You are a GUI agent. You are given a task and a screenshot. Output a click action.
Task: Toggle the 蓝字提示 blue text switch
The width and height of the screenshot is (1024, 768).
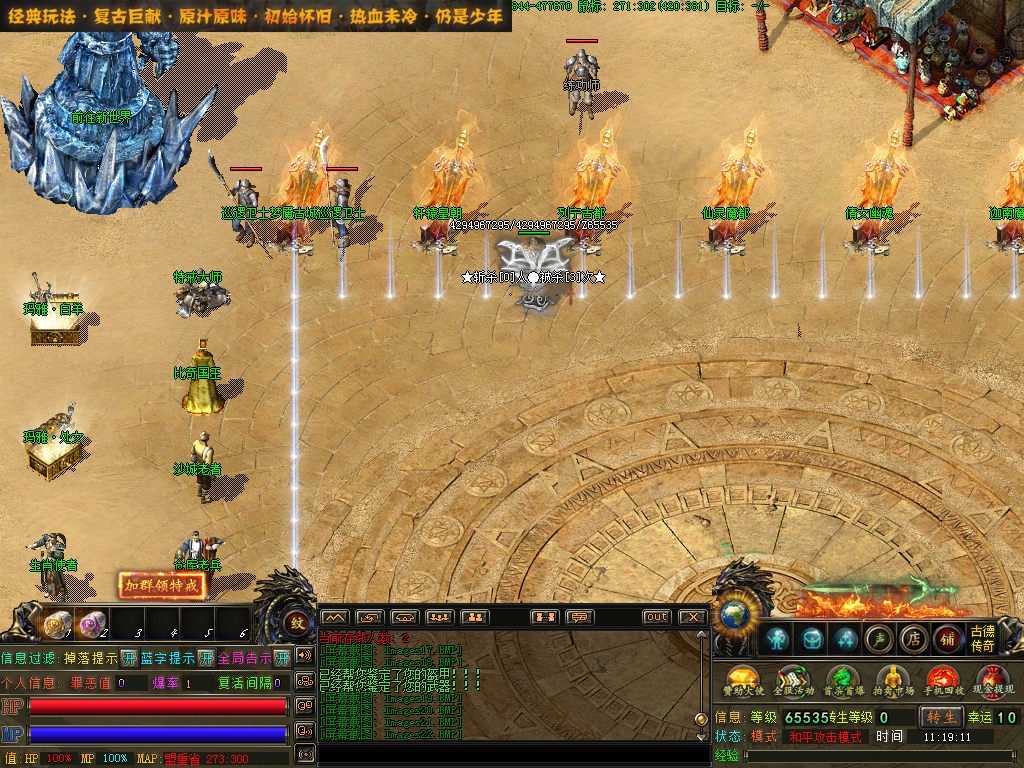pyautogui.click(x=206, y=658)
